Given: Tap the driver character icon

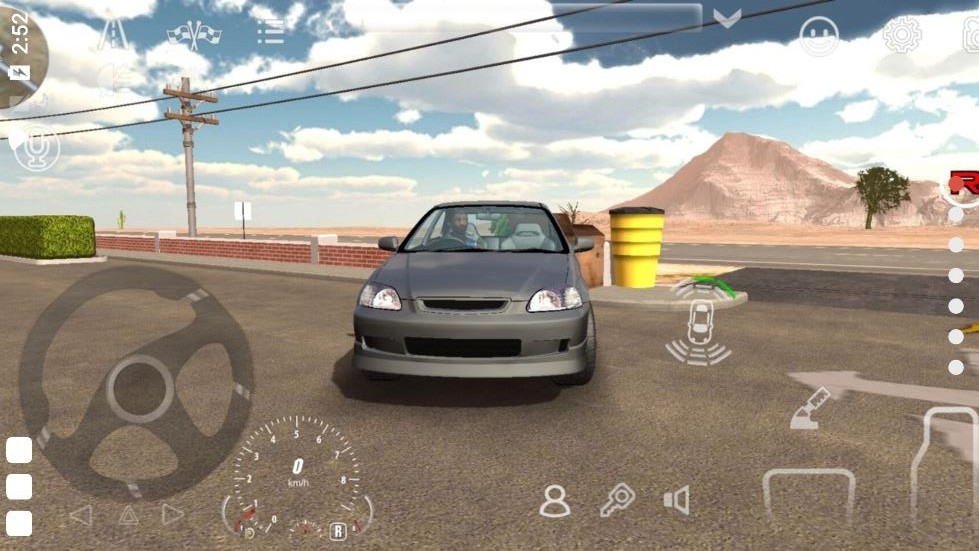Looking at the screenshot, I should (554, 500).
